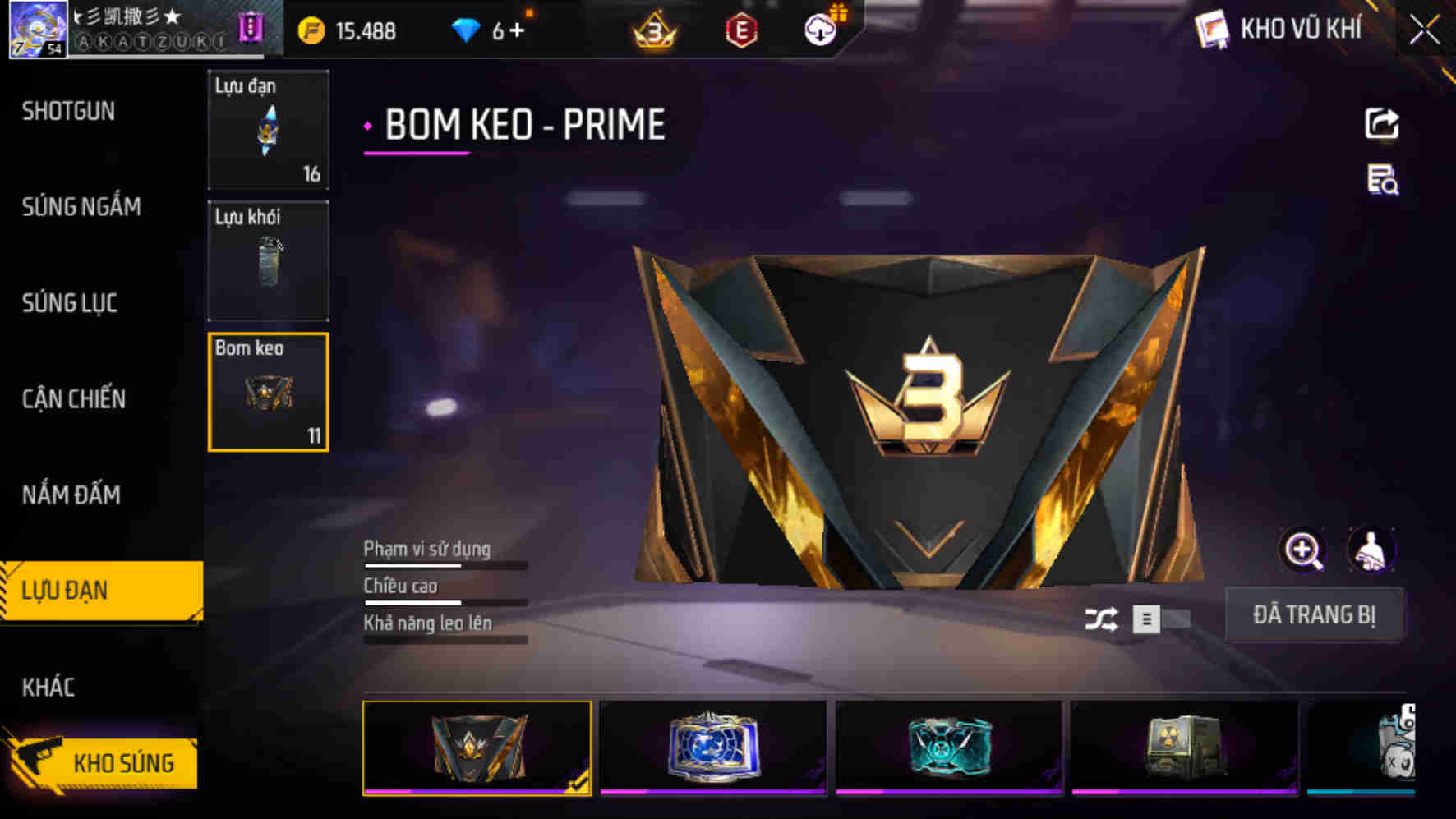1456x819 pixels.
Task: Zoom in on the gloo wall skin
Action: pos(1303,551)
